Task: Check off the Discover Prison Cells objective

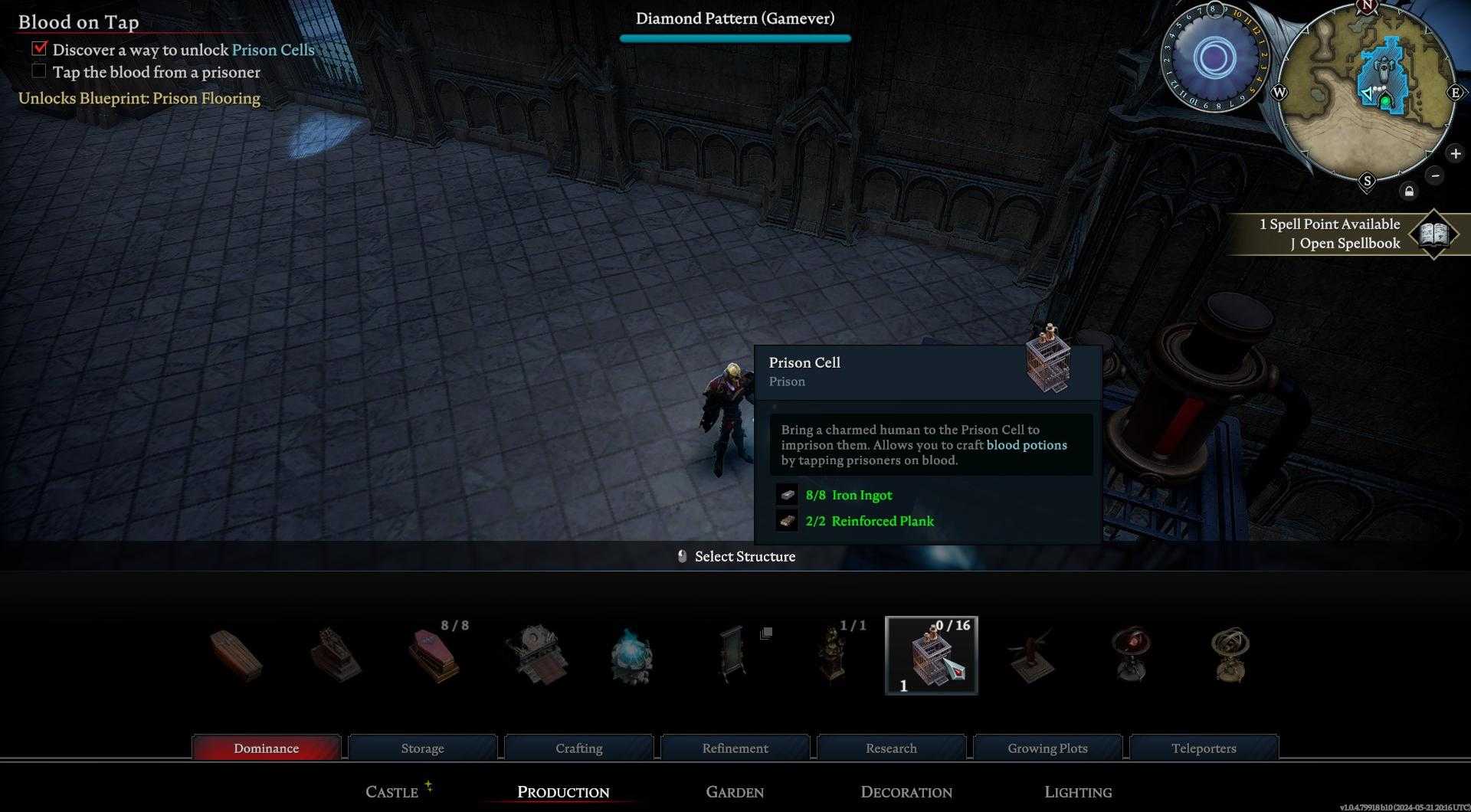Action: (38, 48)
